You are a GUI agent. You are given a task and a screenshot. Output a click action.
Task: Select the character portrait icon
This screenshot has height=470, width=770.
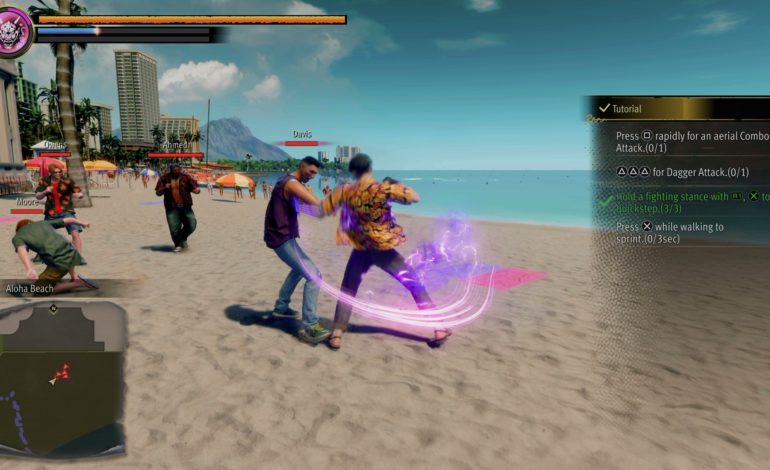15,32
